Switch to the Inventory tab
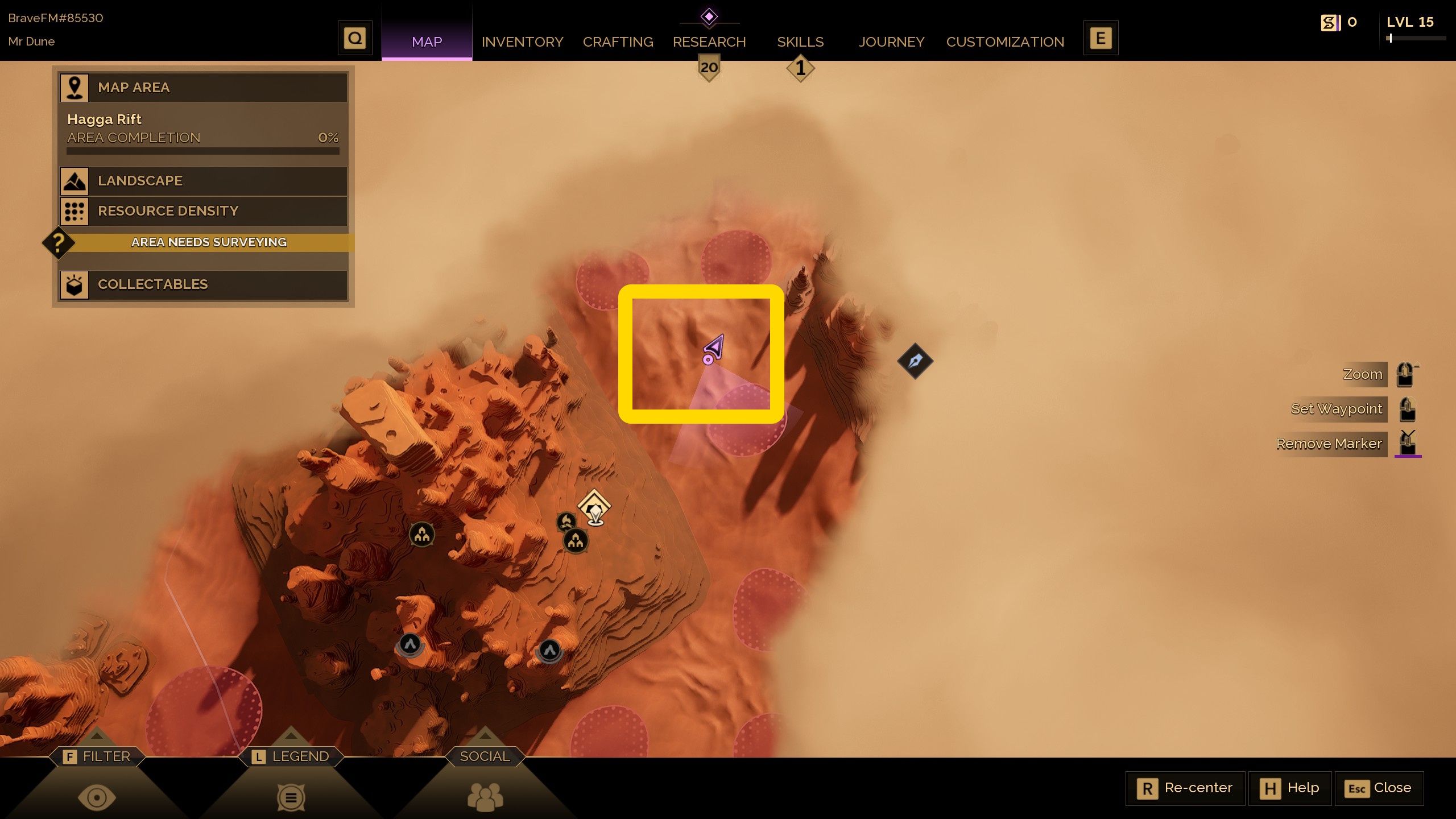 tap(522, 42)
